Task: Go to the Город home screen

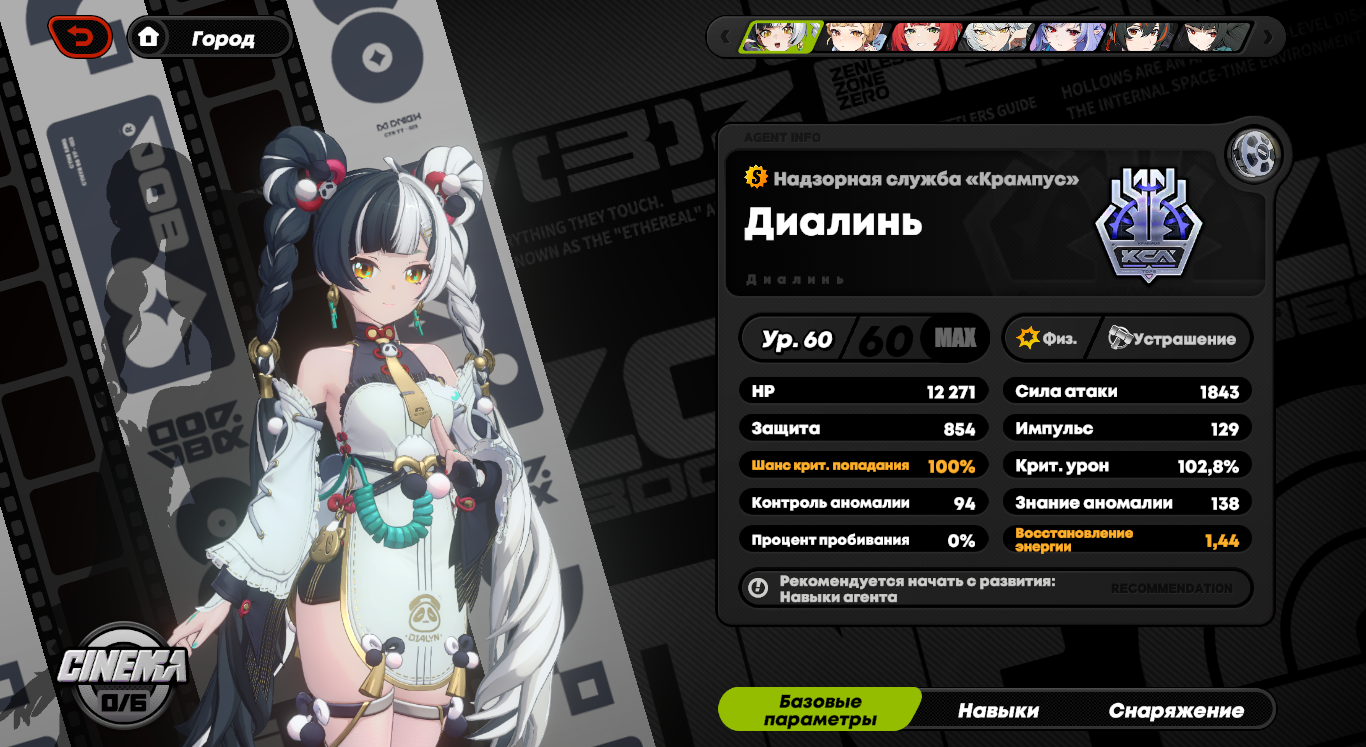Action: [x=210, y=38]
